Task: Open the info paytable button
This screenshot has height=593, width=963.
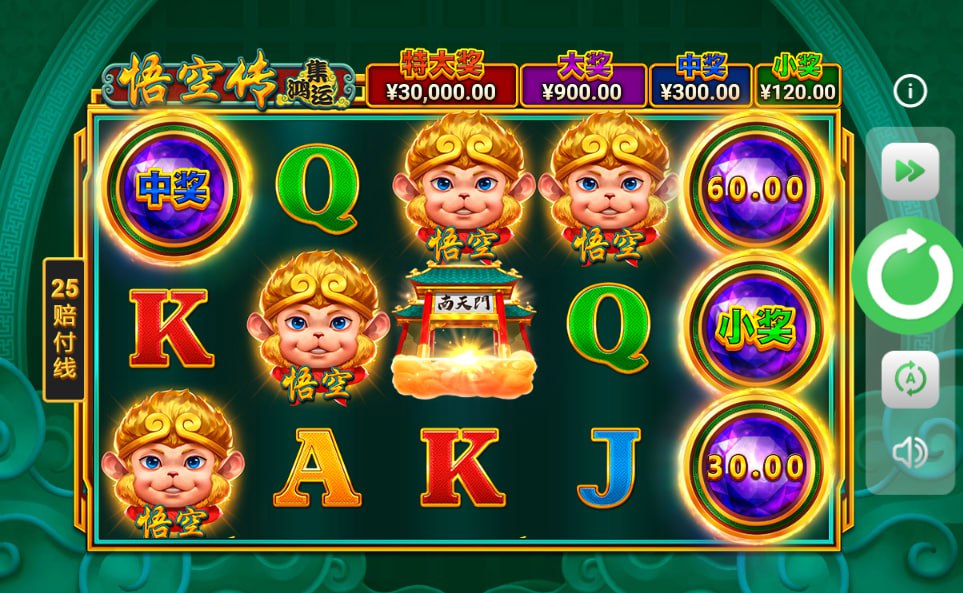Action: click(x=910, y=92)
